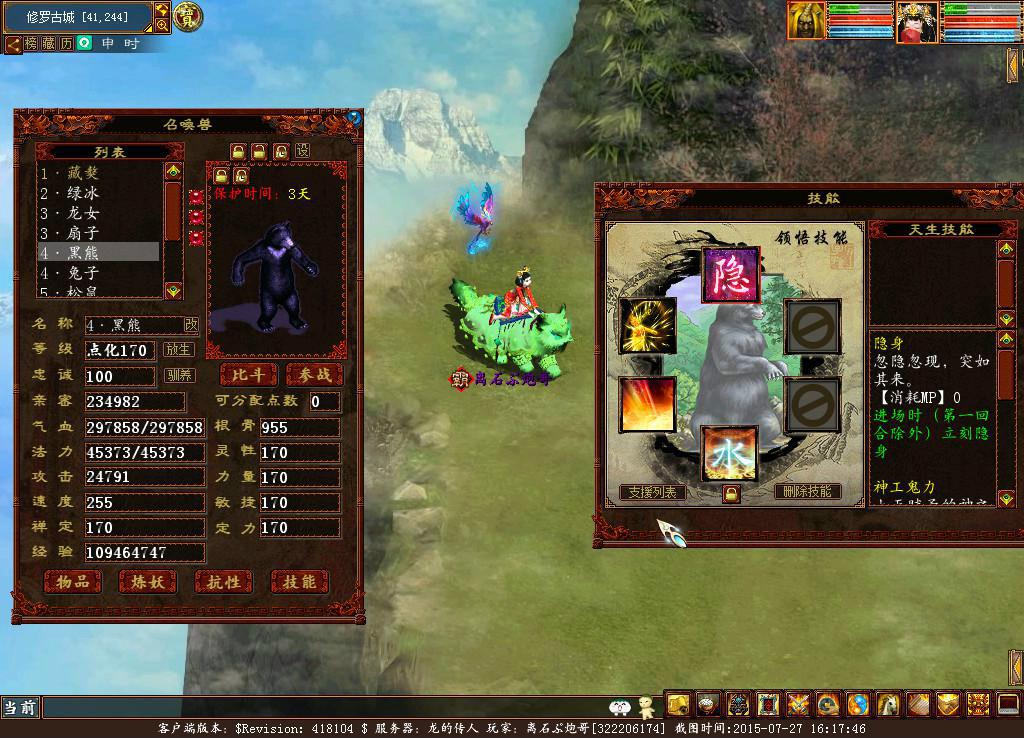Open the pet 物品 items panel
1024x738 pixels.
pyautogui.click(x=73, y=581)
